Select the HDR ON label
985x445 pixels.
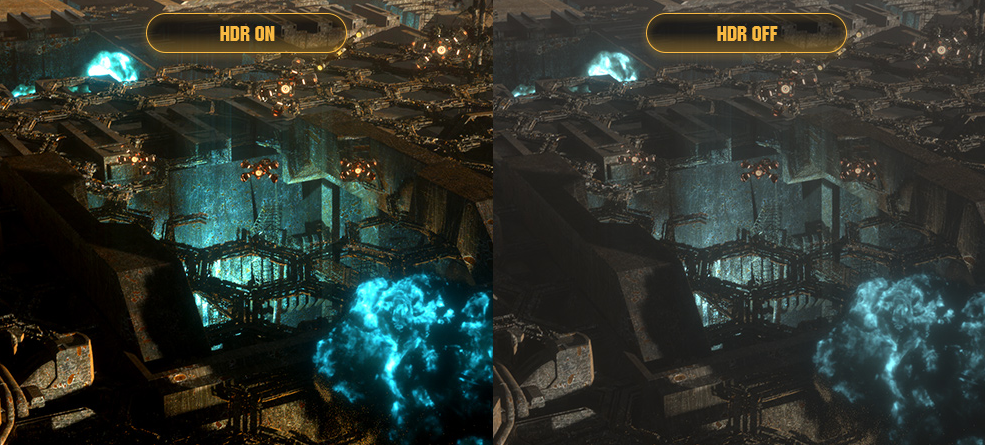(246, 33)
